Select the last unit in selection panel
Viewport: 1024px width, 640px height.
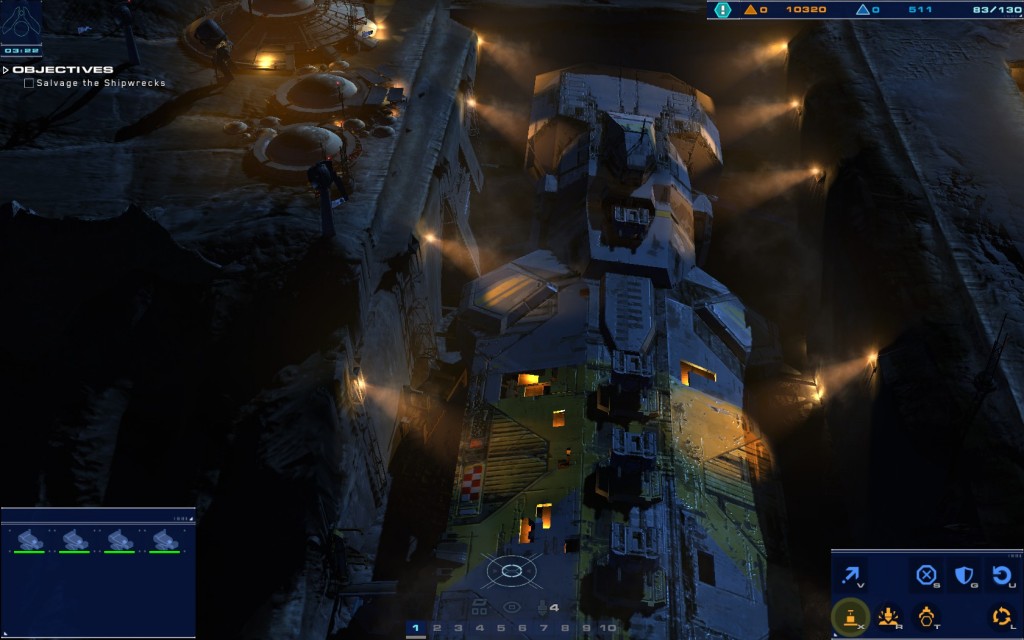(165, 540)
